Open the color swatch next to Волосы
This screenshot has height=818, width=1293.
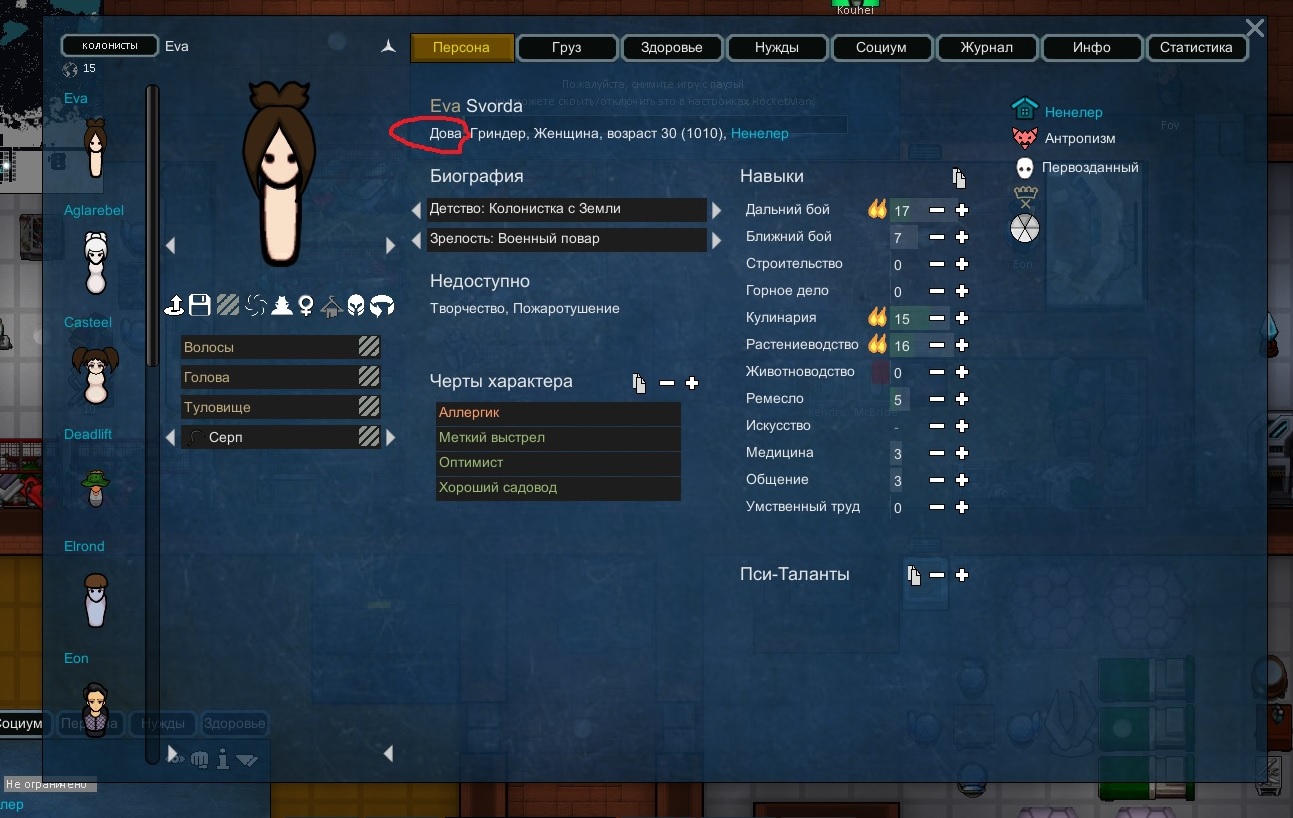pyautogui.click(x=370, y=347)
